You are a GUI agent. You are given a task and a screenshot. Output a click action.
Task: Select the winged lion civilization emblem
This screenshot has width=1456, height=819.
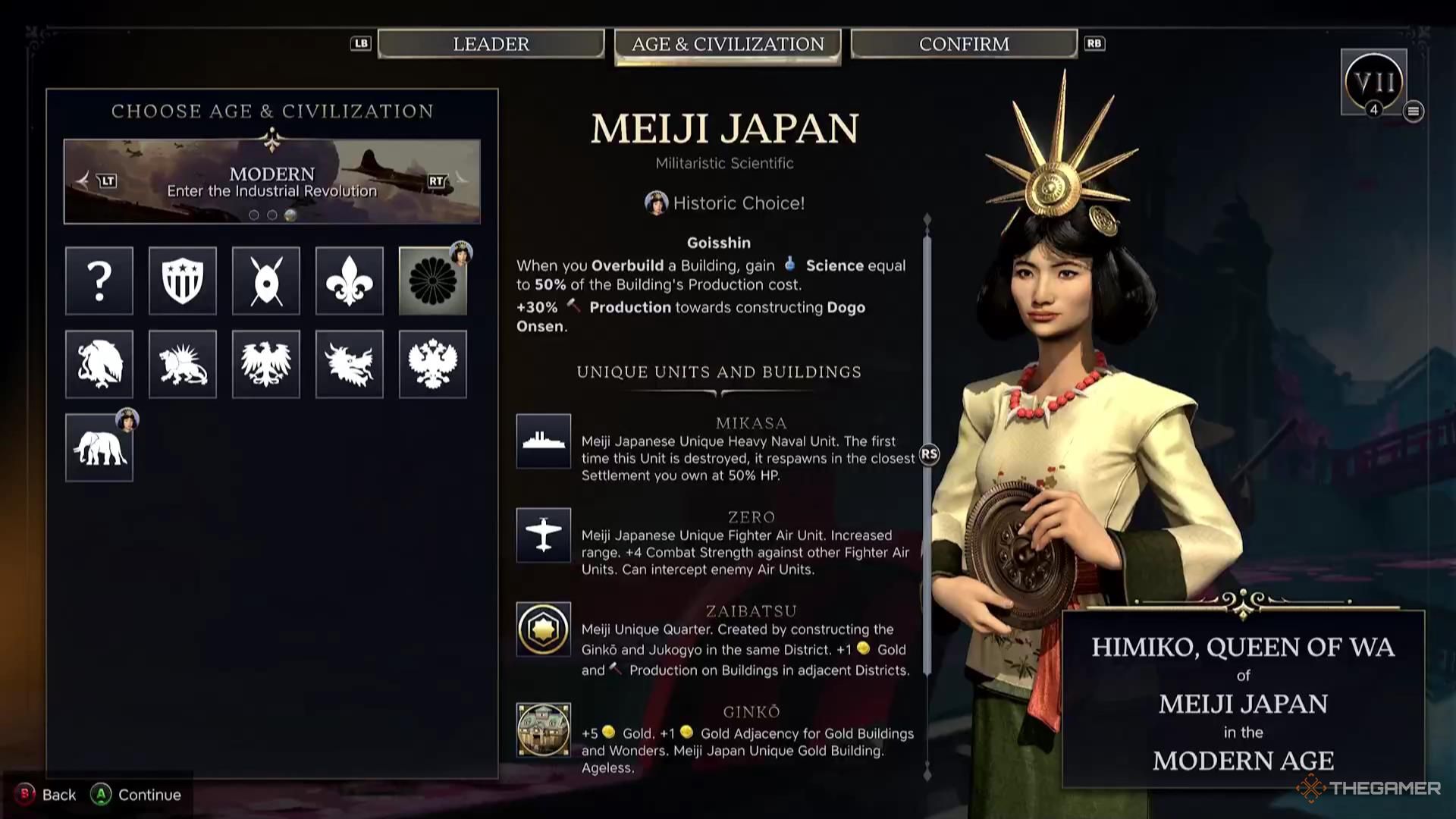tap(183, 364)
